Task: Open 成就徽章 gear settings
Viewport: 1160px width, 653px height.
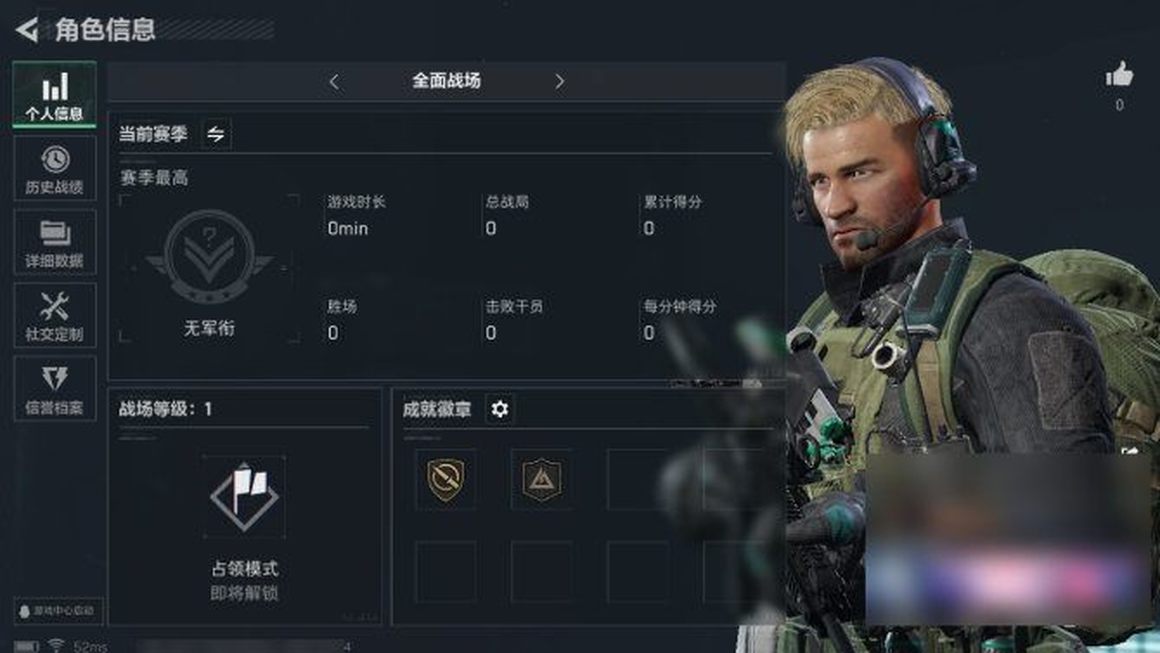Action: 499,409
